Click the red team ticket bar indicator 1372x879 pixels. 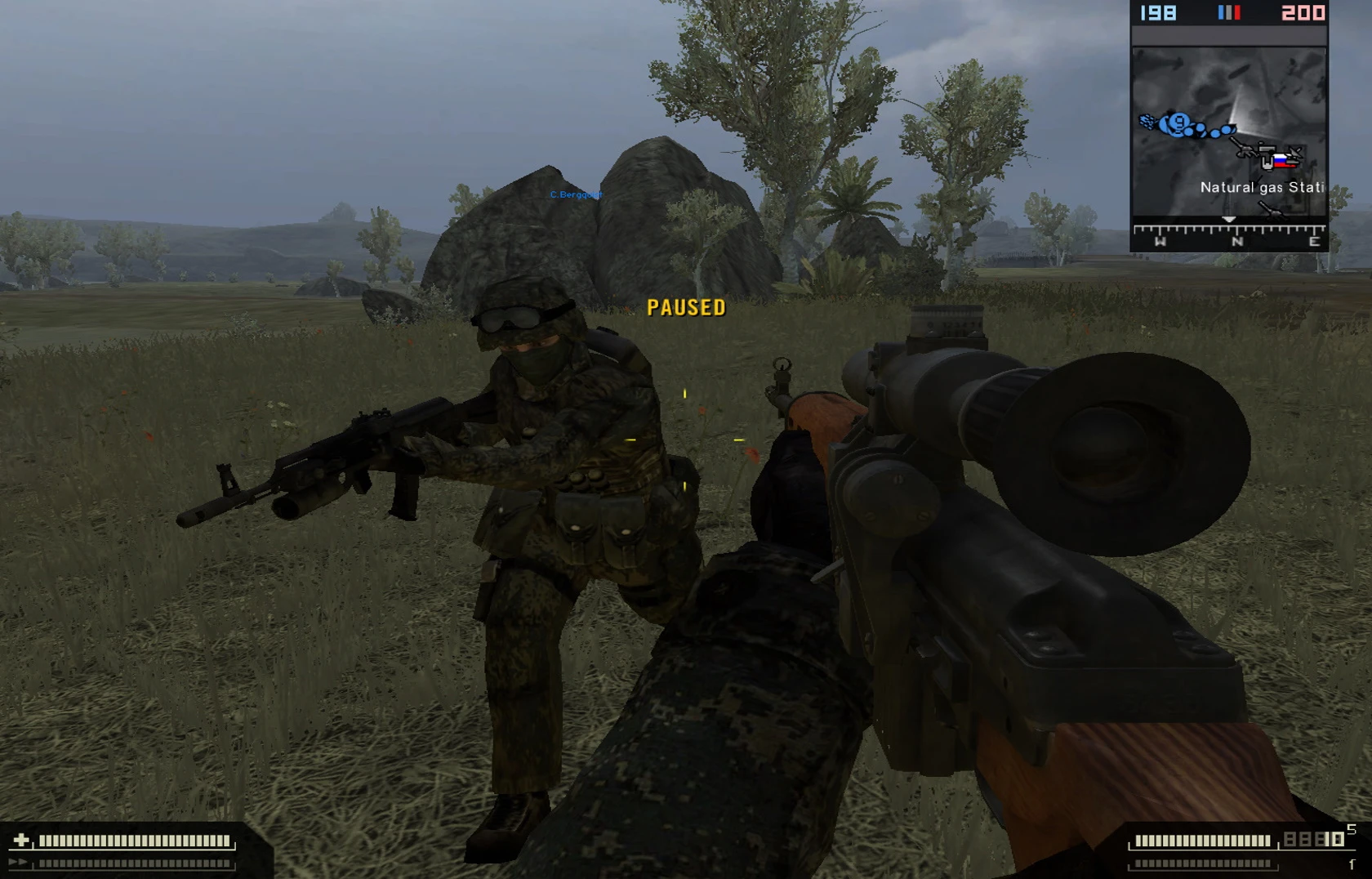pyautogui.click(x=1238, y=11)
